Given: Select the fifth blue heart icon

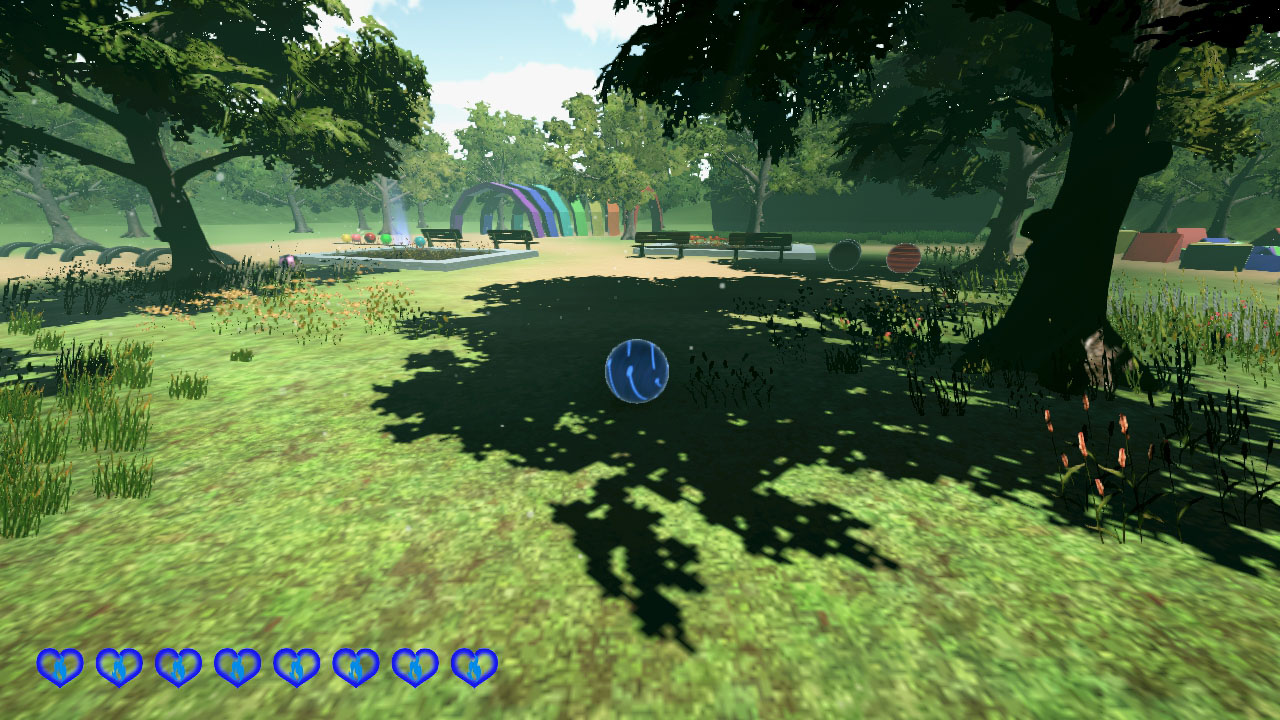Looking at the screenshot, I should 297,665.
